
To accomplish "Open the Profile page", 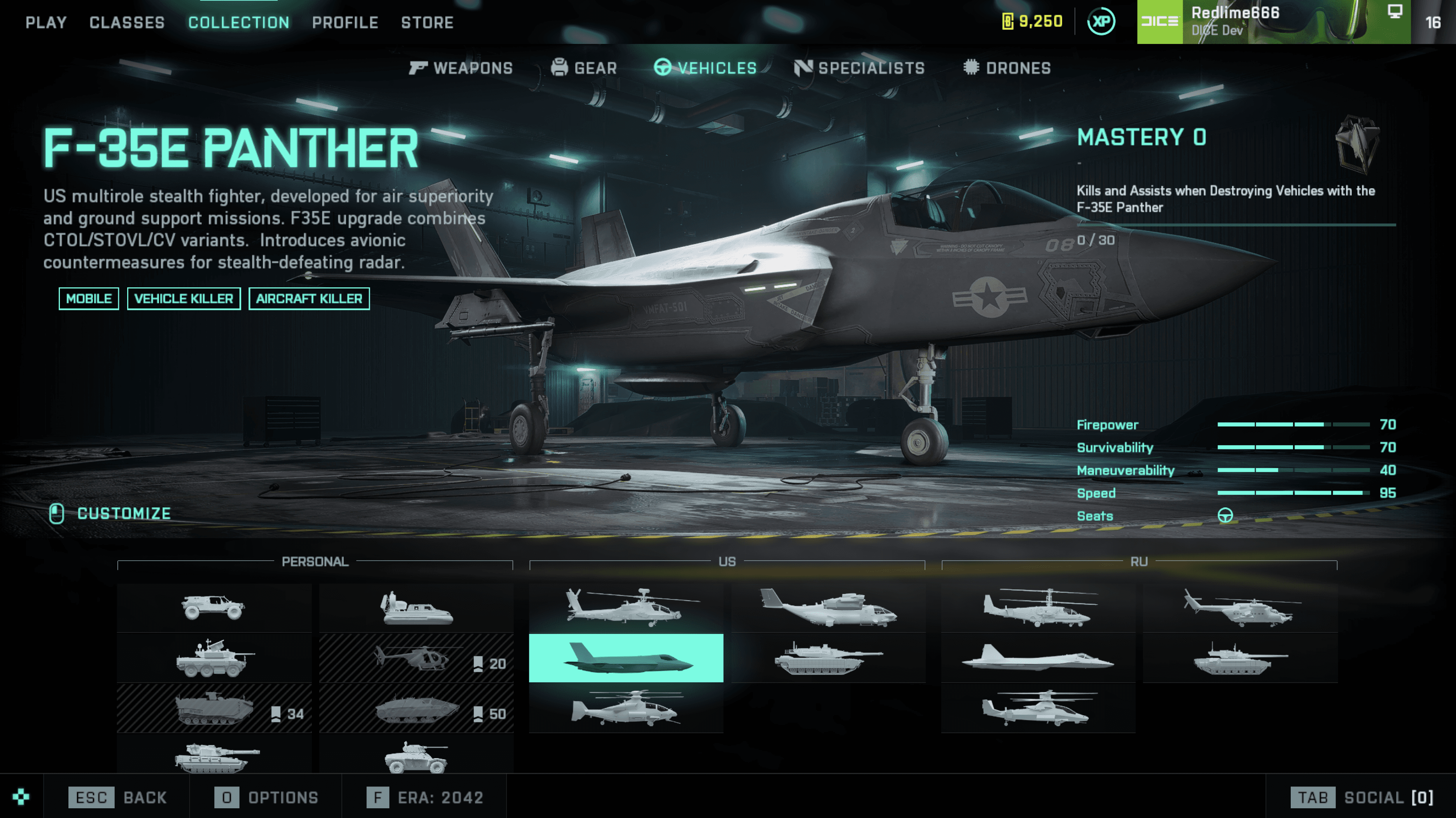I will coord(345,23).
